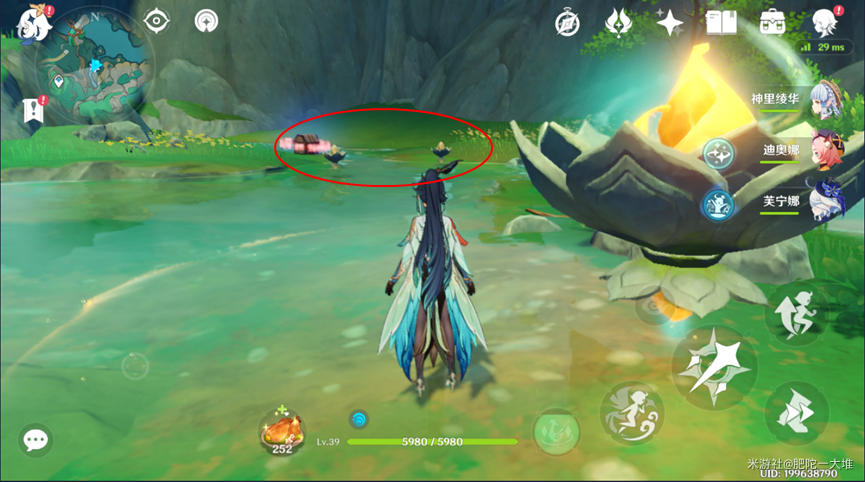
Task: Use the roast chicken food item slot
Action: 281,432
